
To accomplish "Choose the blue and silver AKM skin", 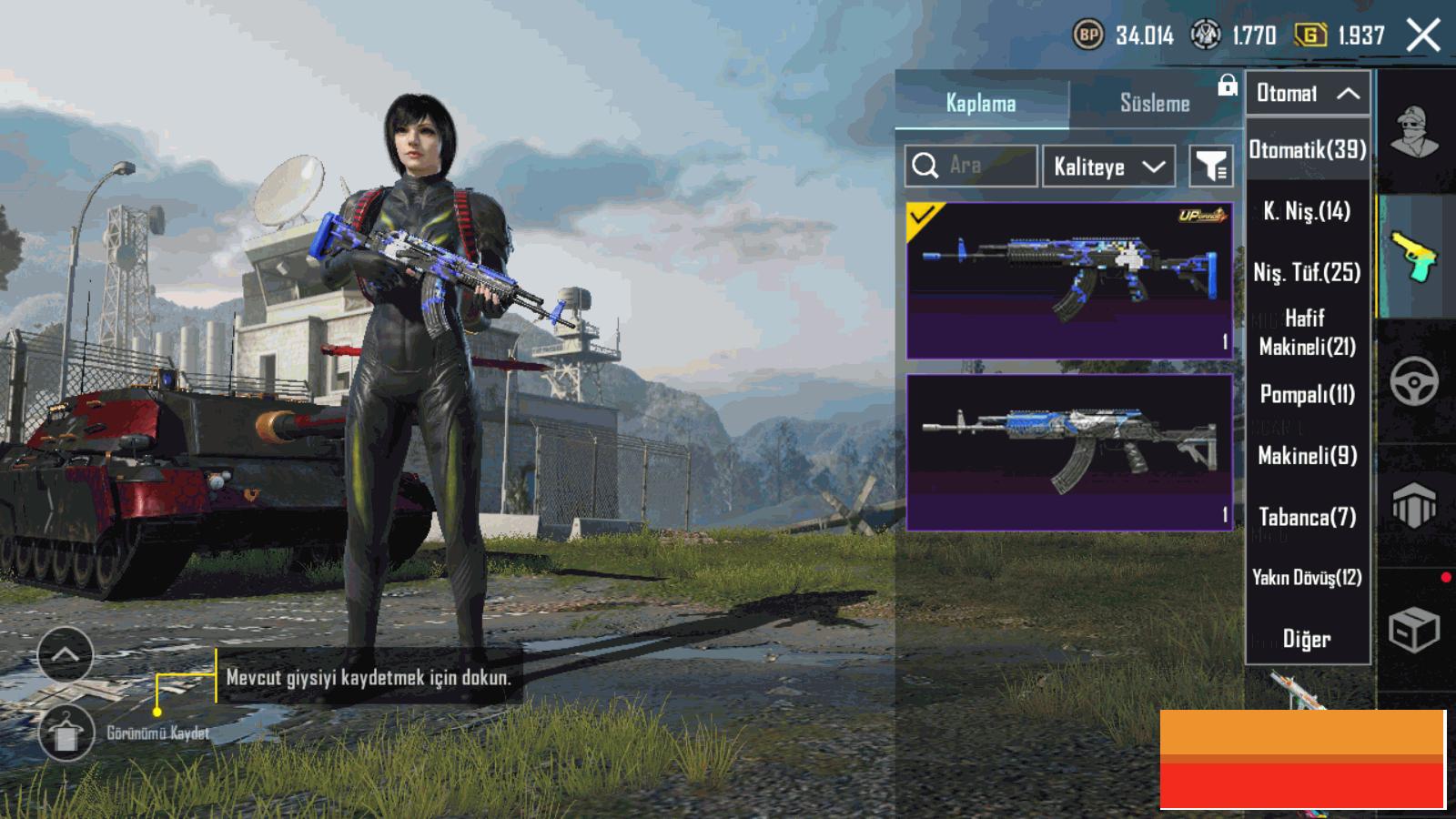I will [x=1069, y=452].
